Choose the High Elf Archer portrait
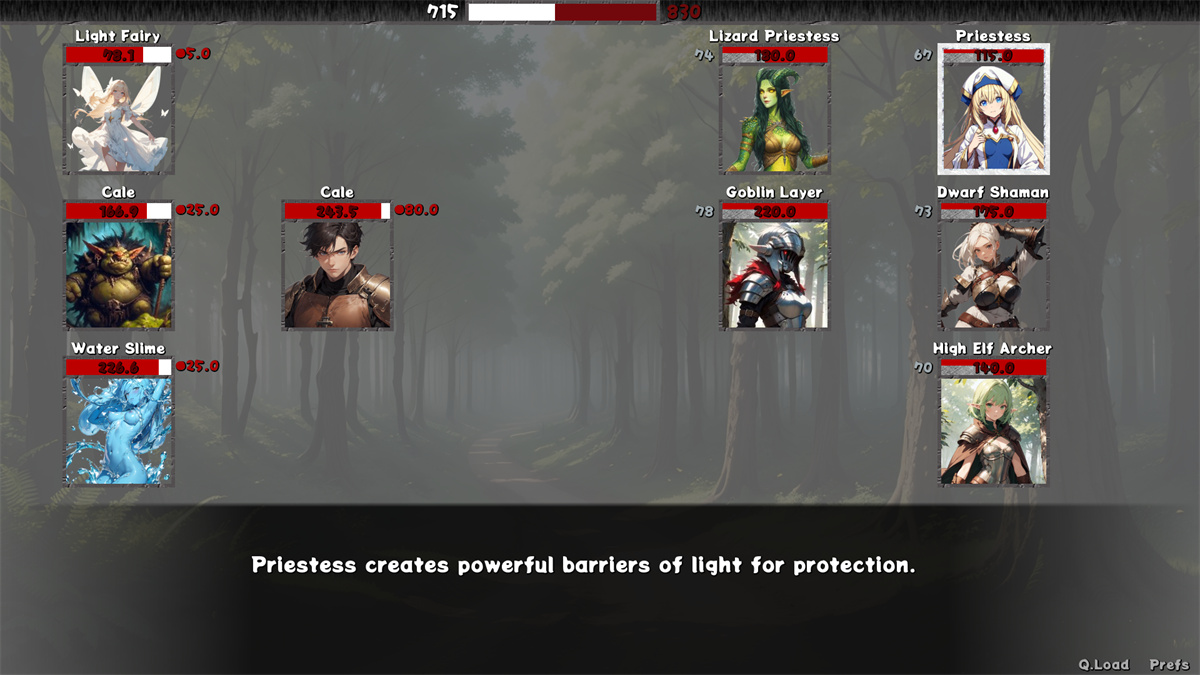This screenshot has height=675, width=1200. pos(993,431)
